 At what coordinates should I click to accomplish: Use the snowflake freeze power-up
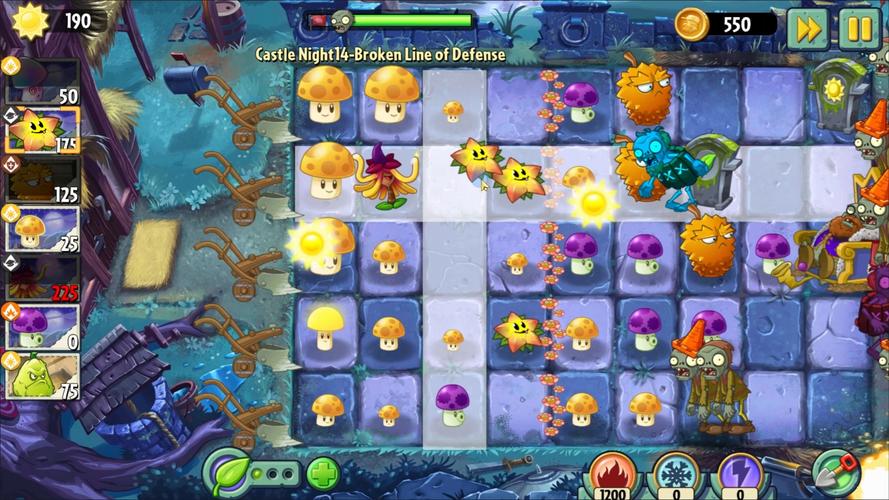tap(677, 475)
